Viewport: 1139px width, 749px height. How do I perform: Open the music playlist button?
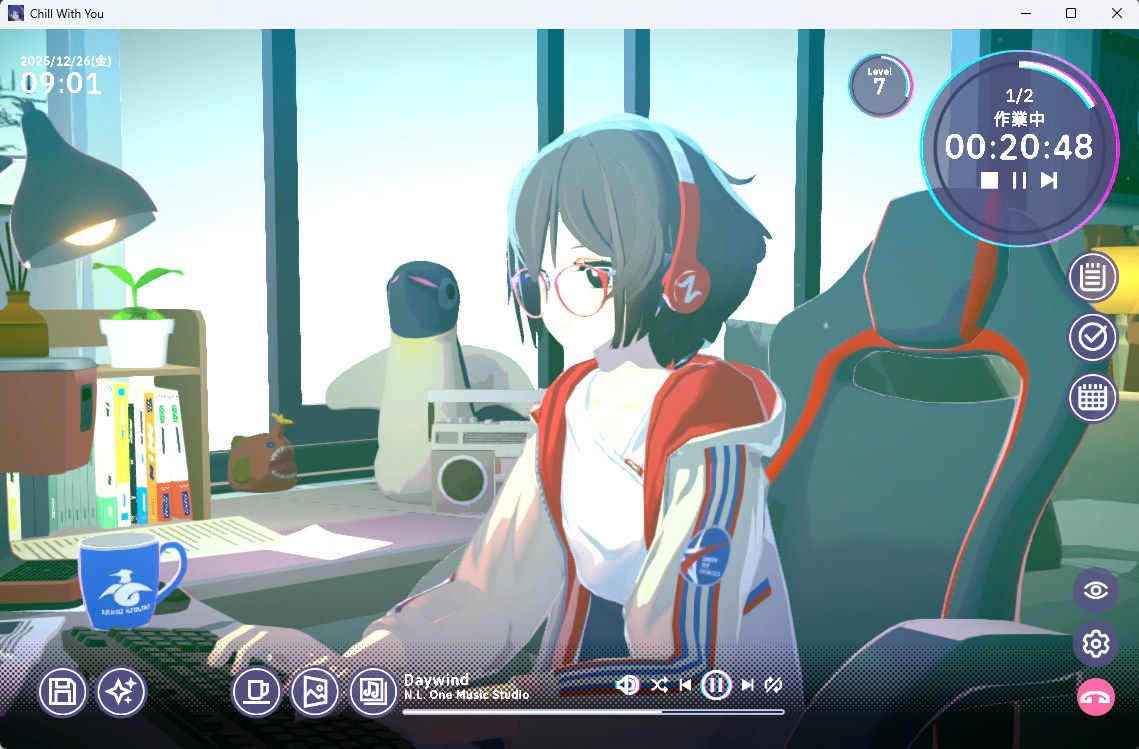point(373,691)
